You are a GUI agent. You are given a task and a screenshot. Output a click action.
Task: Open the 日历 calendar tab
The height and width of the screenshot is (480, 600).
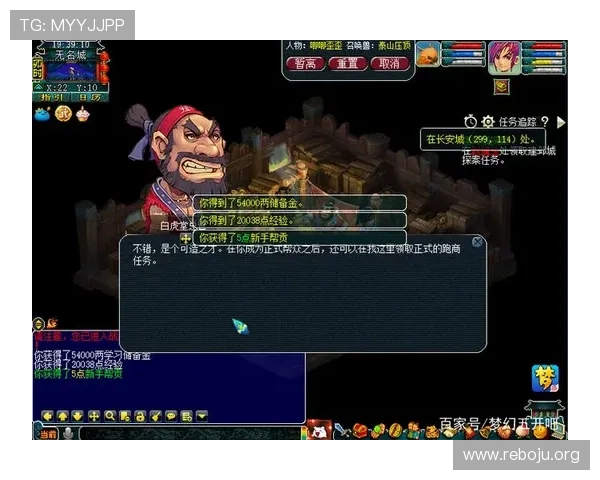(88, 97)
